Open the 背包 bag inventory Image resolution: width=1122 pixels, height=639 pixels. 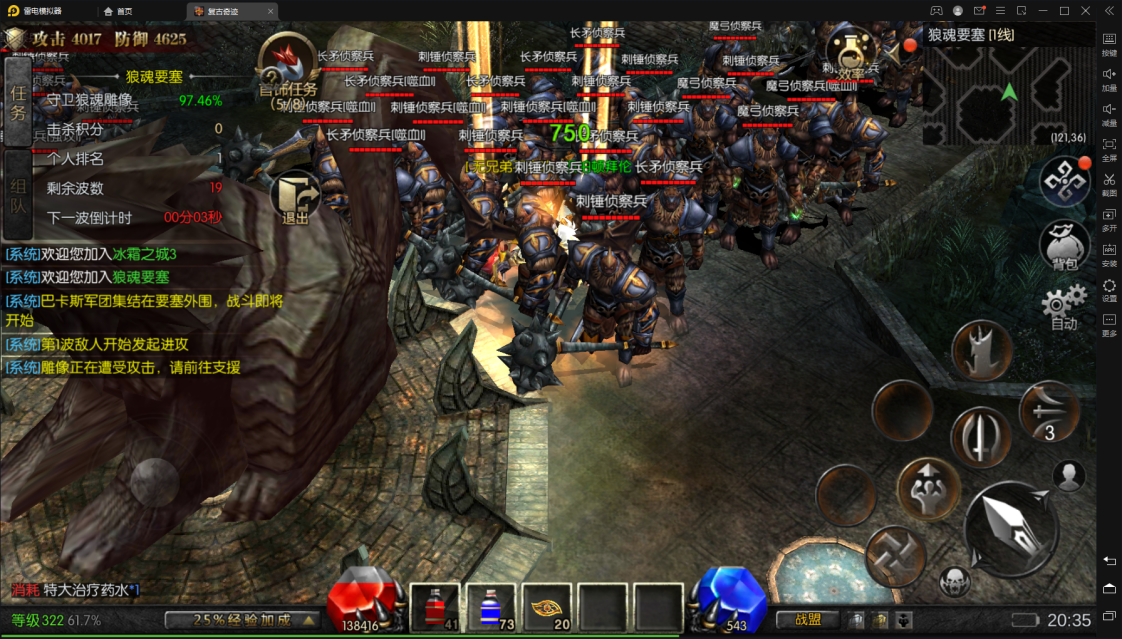1064,245
